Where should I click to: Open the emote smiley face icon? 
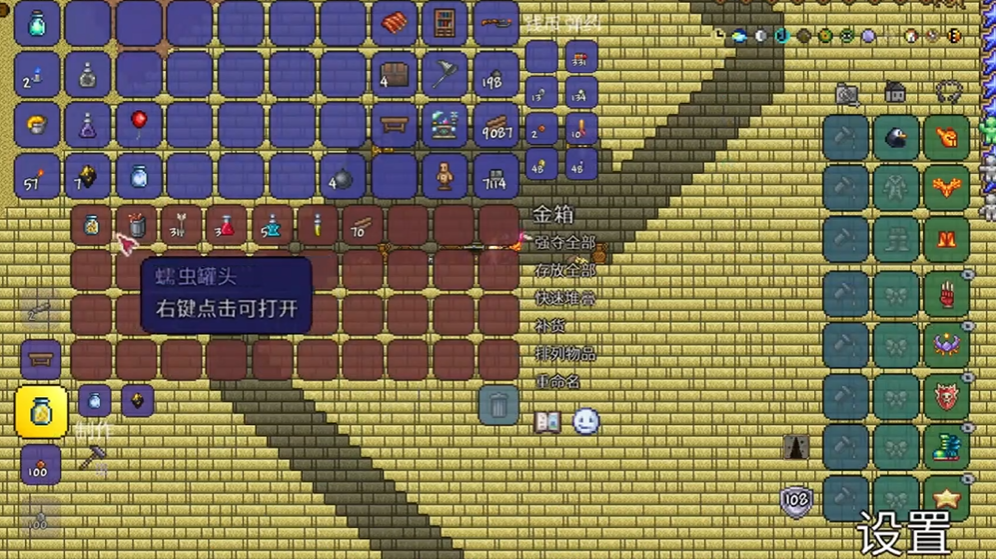[586, 422]
